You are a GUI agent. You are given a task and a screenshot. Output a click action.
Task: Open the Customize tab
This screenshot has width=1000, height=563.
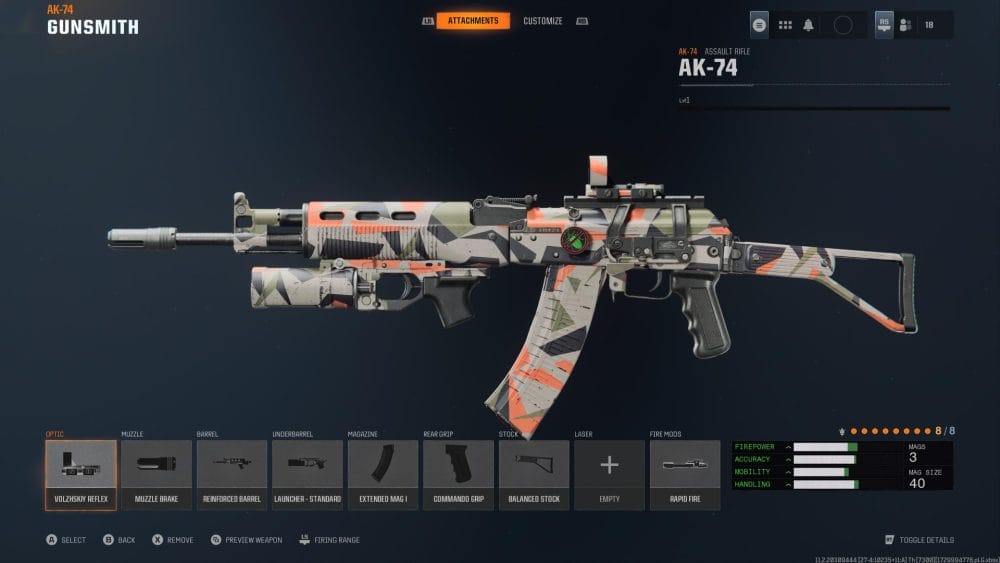point(543,21)
